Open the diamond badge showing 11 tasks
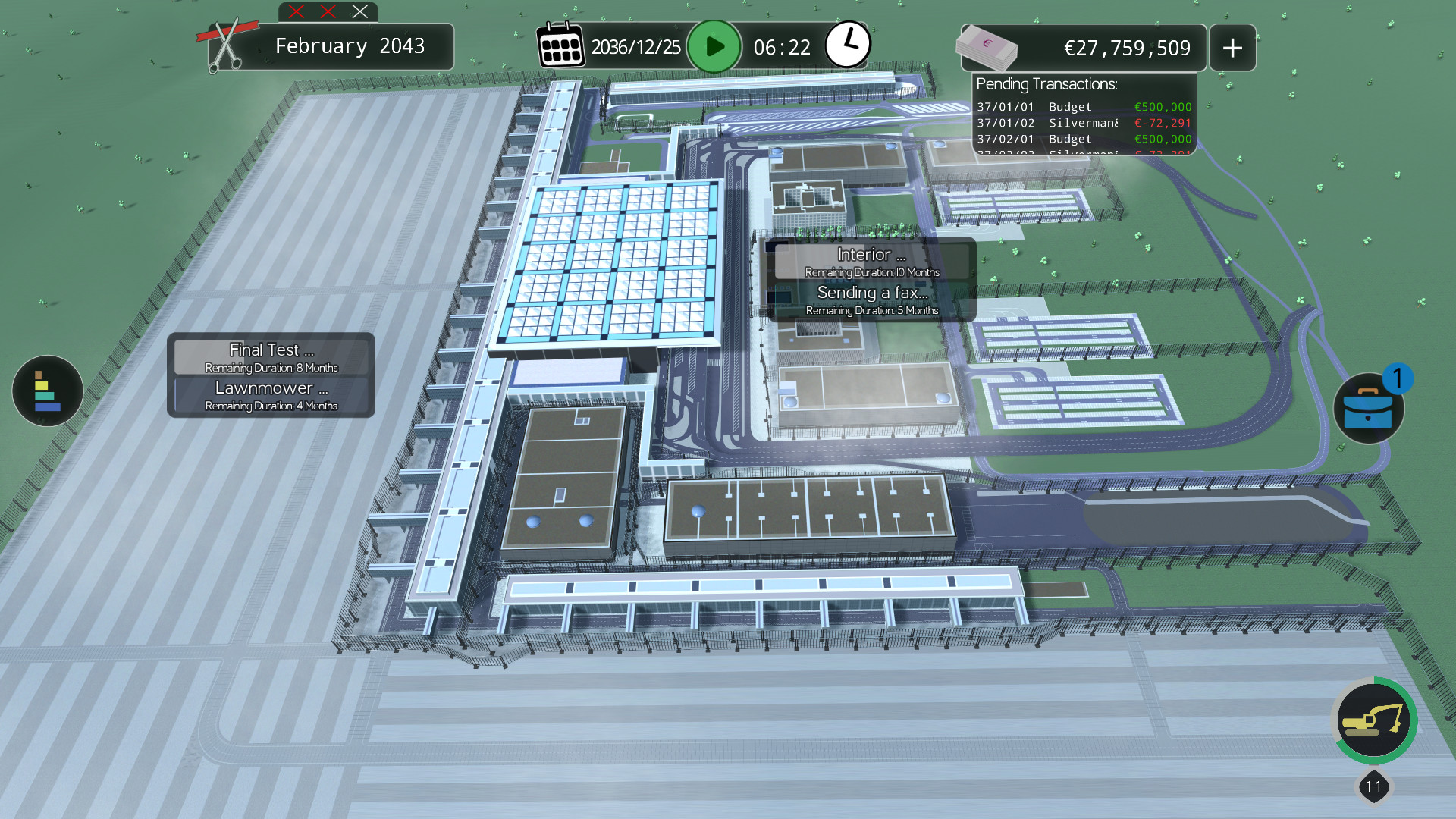The image size is (1456, 819). click(1374, 786)
